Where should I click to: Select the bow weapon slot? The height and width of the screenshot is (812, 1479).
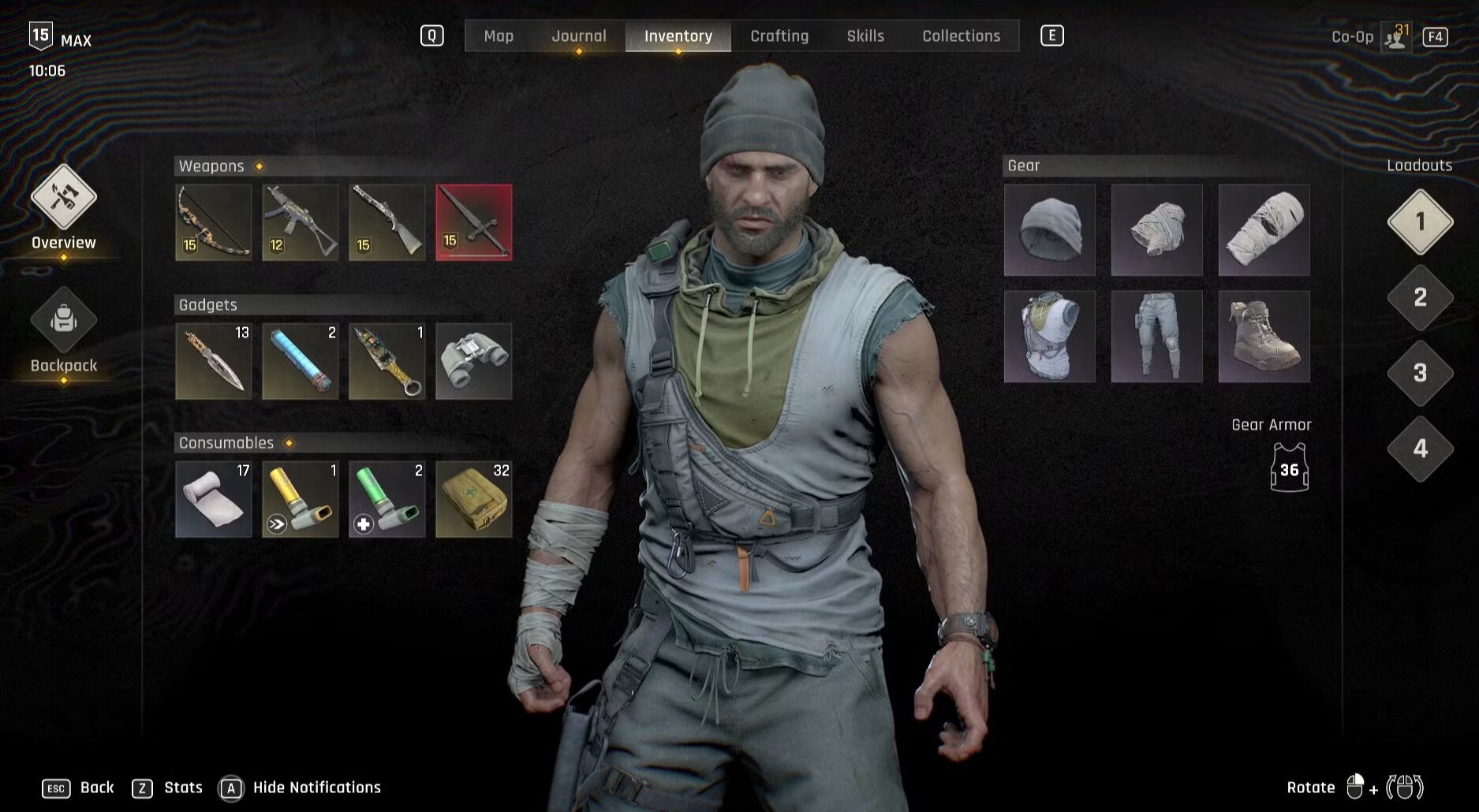tap(214, 222)
